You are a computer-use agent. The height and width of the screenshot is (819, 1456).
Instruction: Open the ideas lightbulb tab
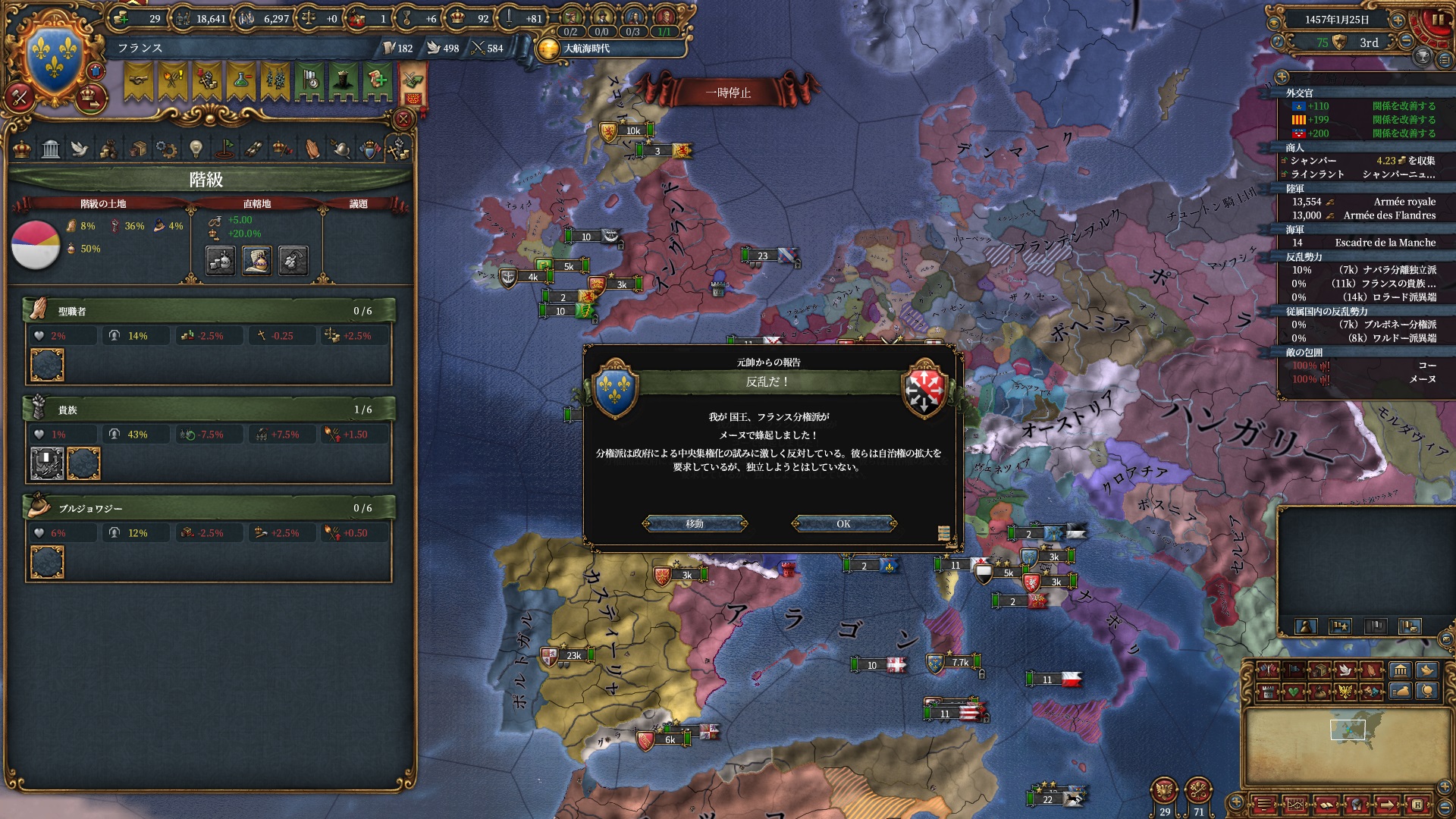pyautogui.click(x=196, y=149)
